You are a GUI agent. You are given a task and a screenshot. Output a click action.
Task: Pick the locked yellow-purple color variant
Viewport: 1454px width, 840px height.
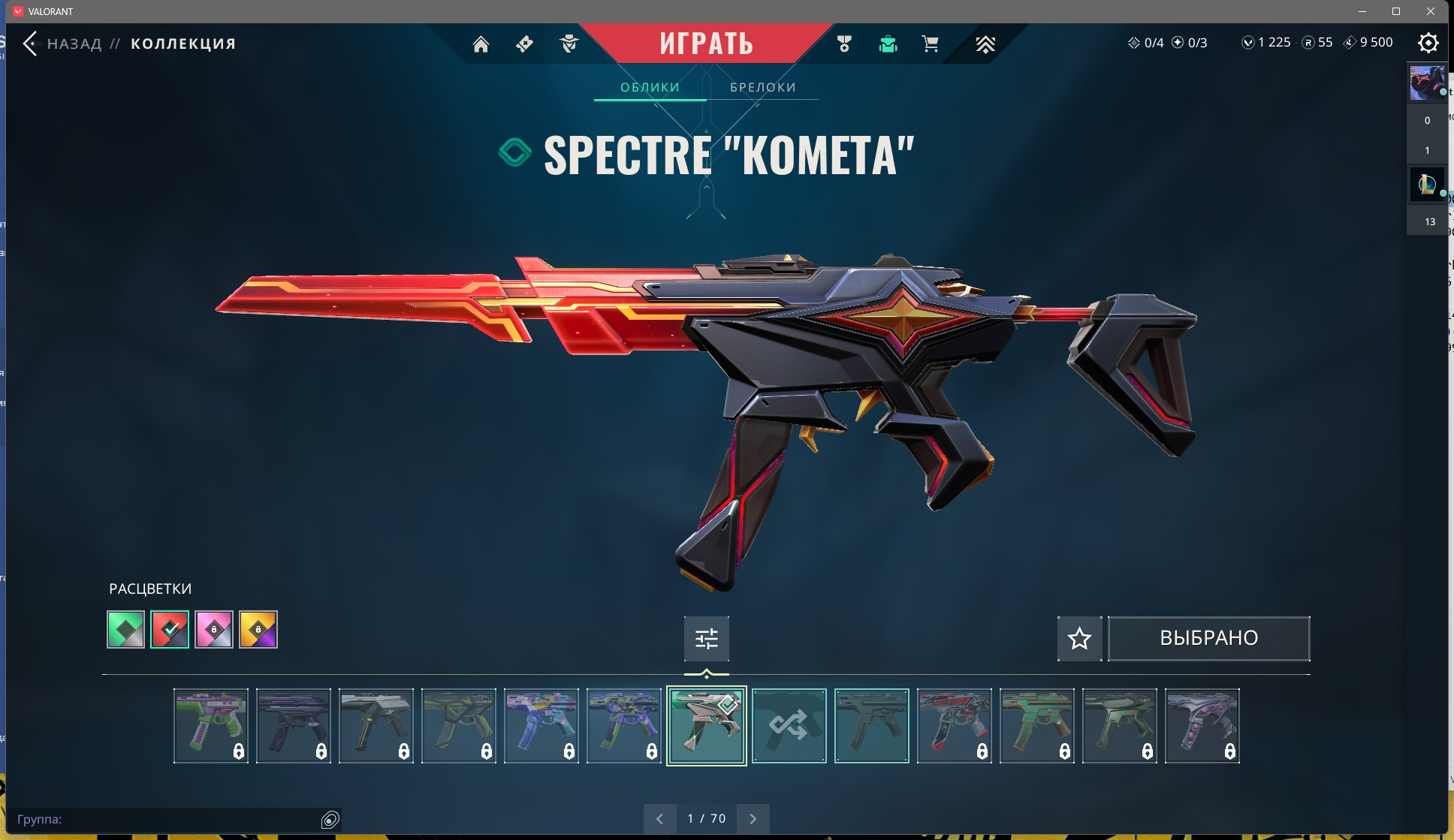pyautogui.click(x=258, y=629)
